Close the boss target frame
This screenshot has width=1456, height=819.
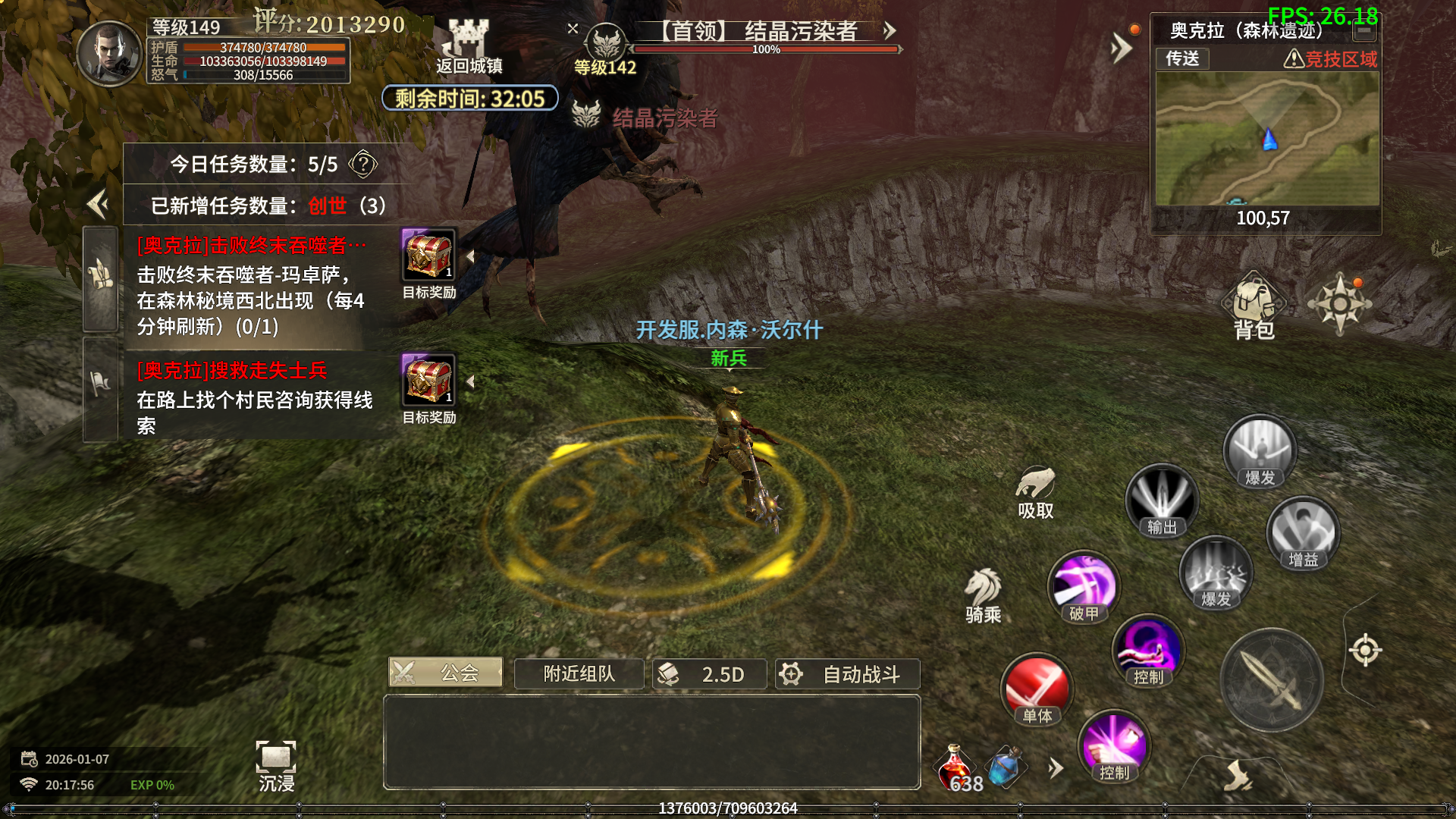[573, 29]
